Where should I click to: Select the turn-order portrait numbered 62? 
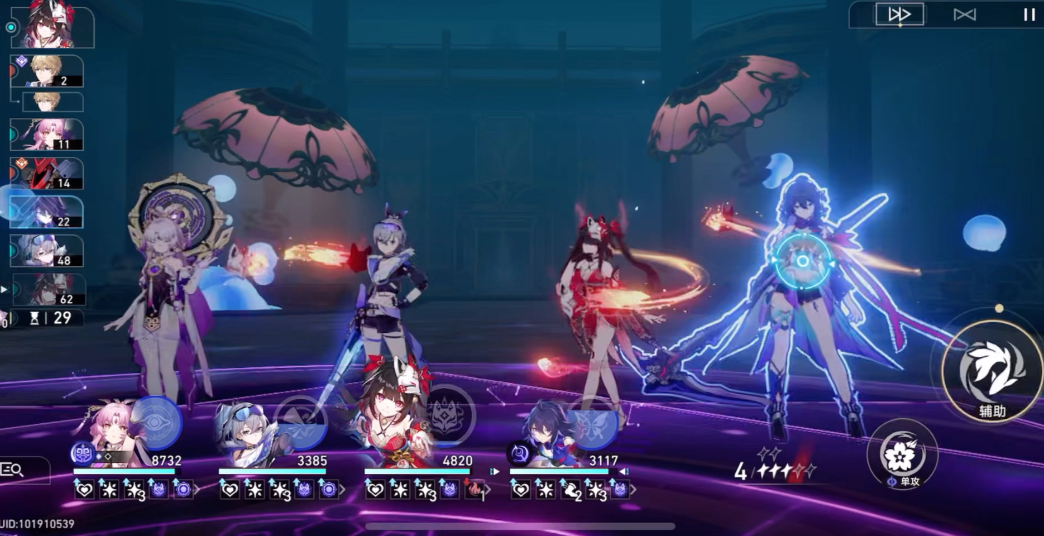47,289
